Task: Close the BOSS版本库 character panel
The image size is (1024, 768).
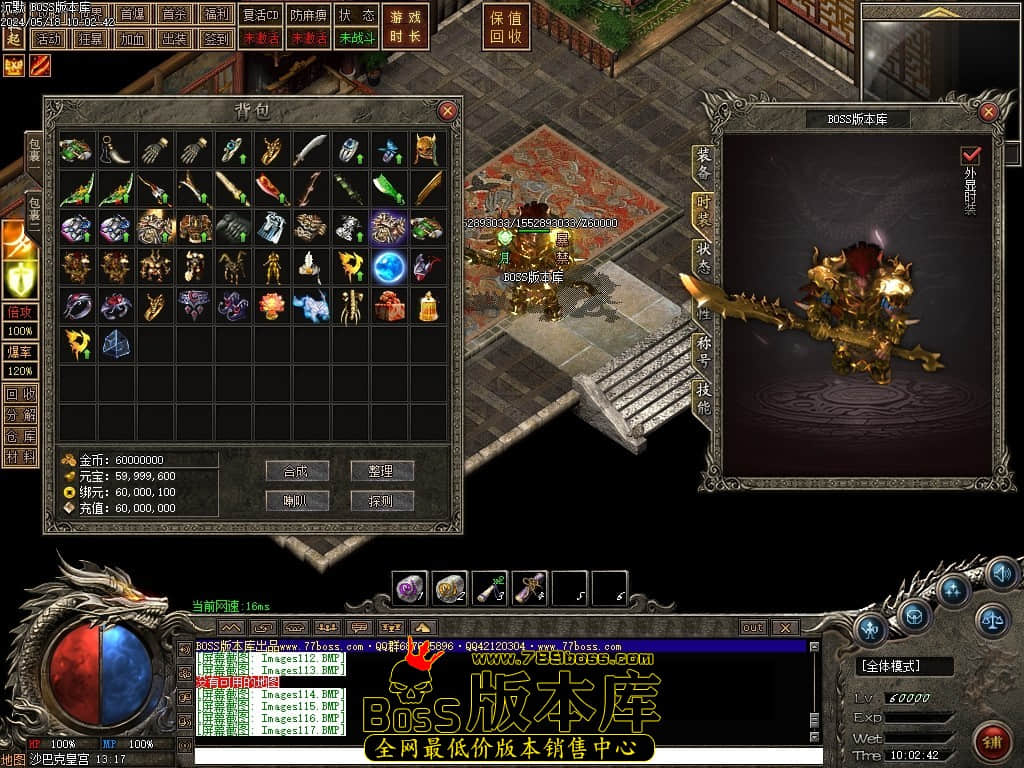Action: point(989,111)
